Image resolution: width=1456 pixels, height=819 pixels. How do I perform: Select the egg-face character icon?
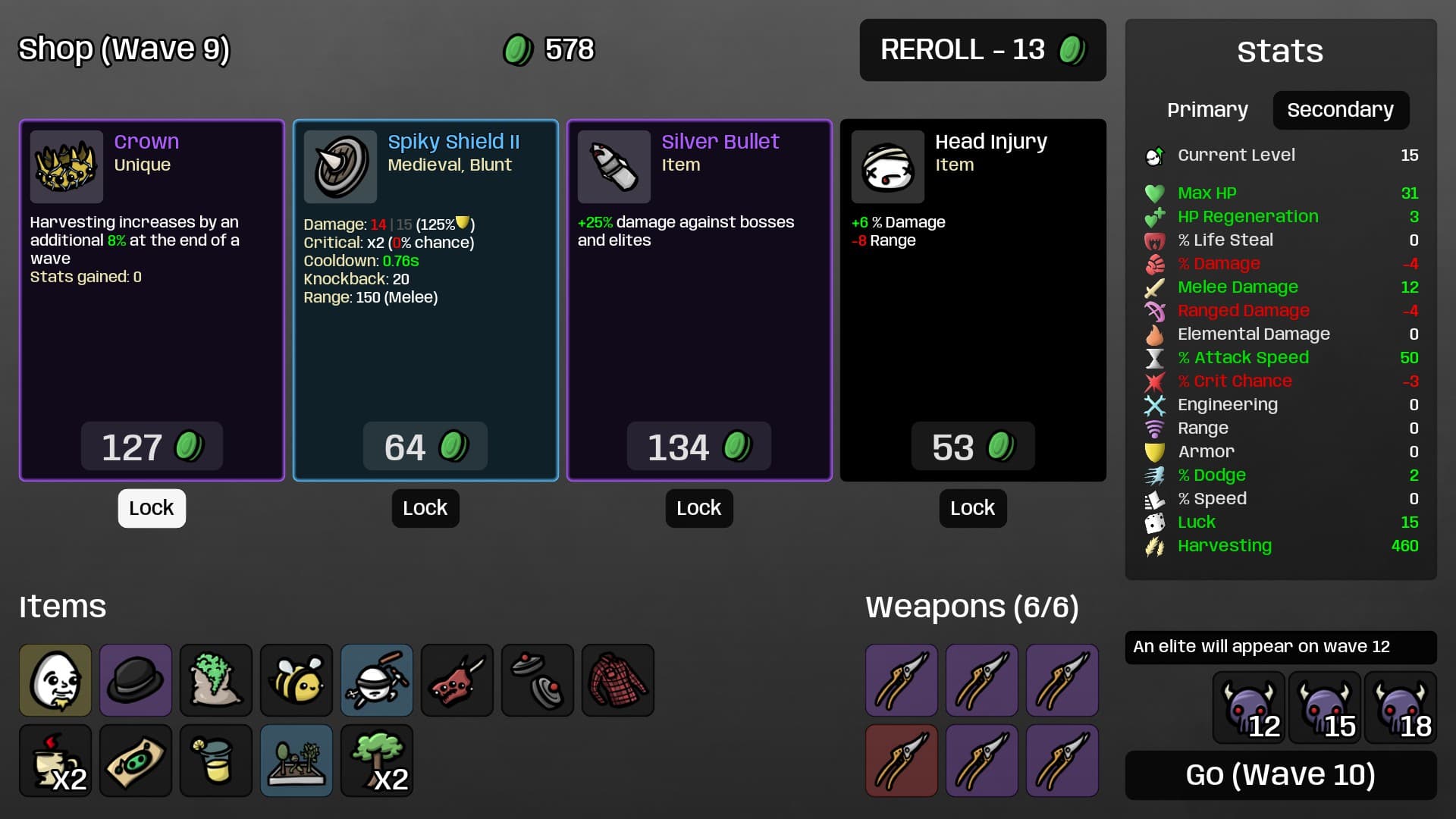[x=55, y=680]
